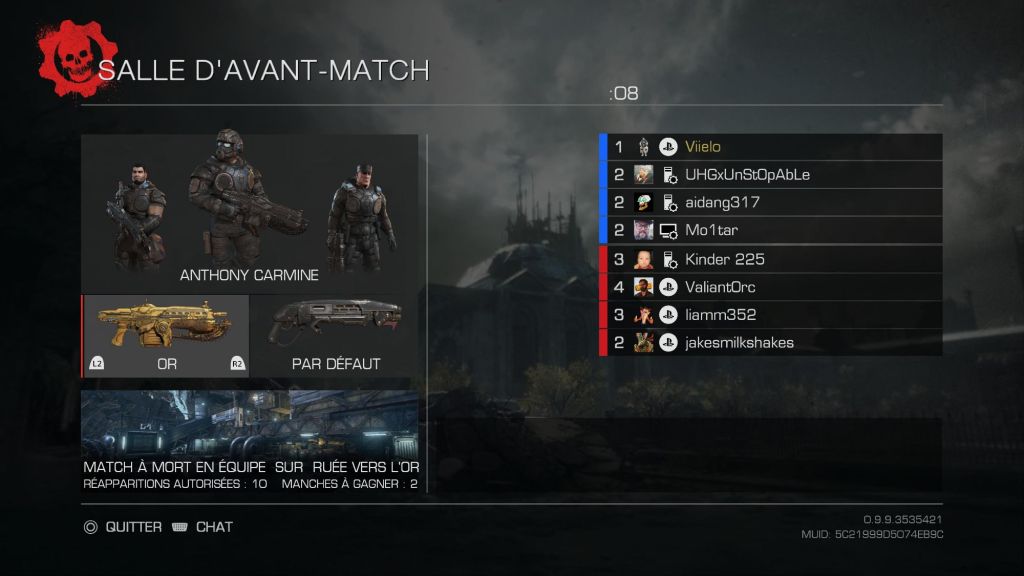Select player UHGxUnStOpAbLe row
Viewport: 1024px width, 576px height.
click(770, 175)
